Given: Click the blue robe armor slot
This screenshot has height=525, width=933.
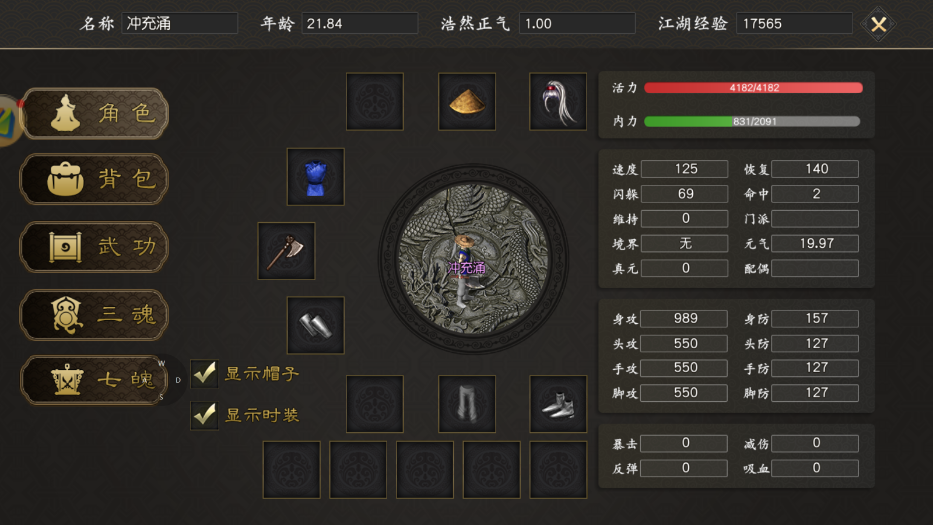Looking at the screenshot, I should 316,177.
